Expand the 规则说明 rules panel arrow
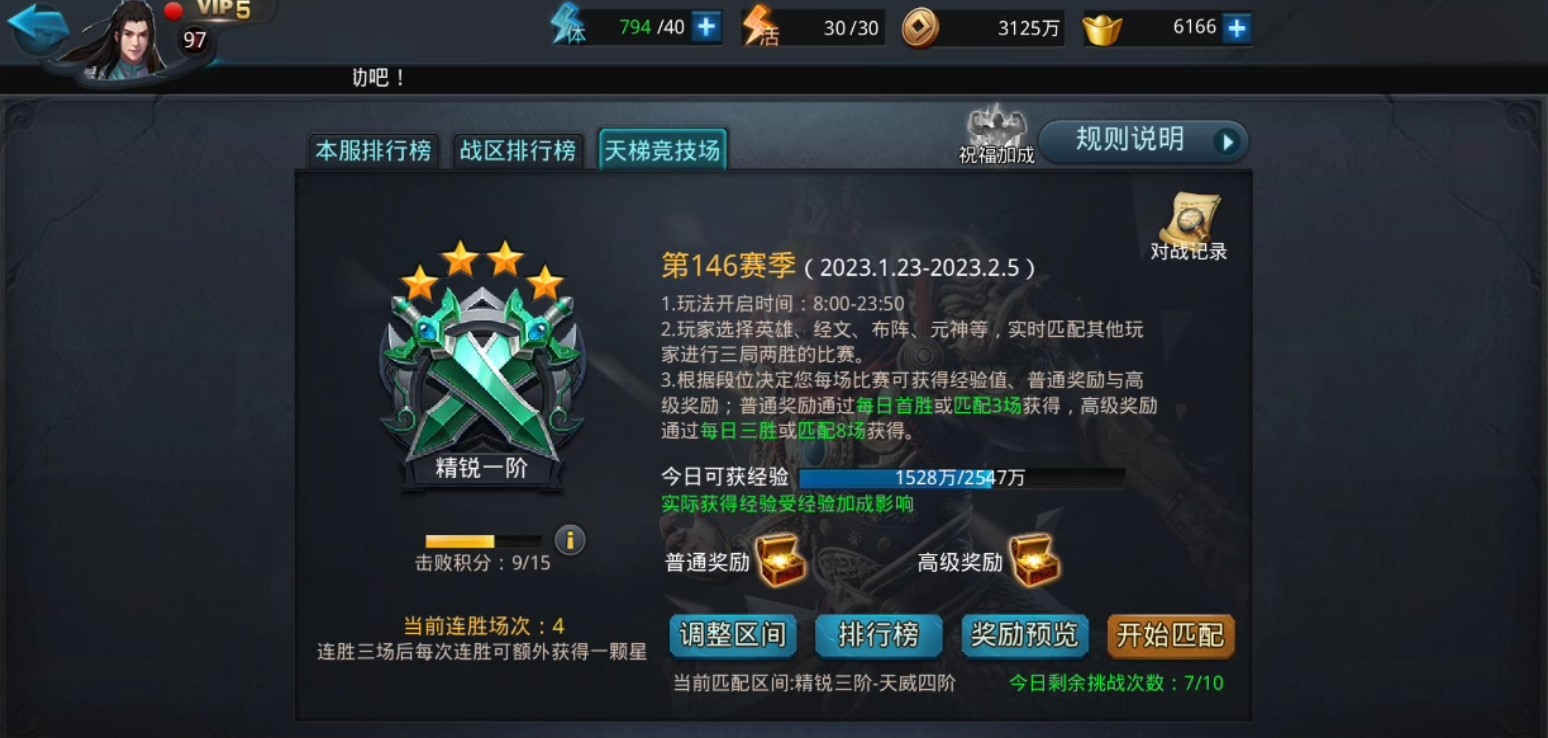Image resolution: width=1548 pixels, height=738 pixels. click(x=1226, y=141)
